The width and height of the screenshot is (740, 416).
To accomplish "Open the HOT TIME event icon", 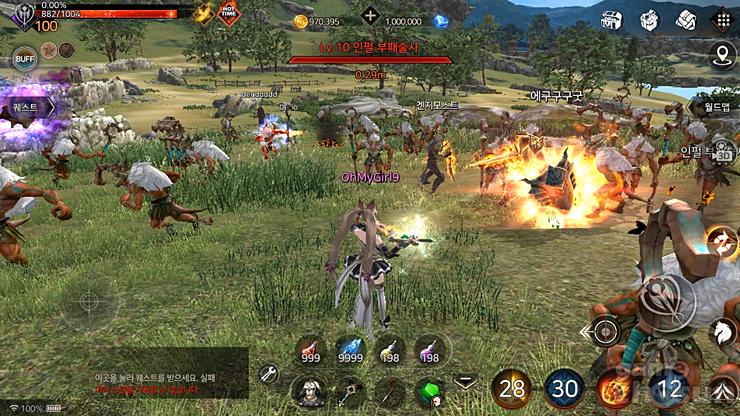I will click(228, 13).
